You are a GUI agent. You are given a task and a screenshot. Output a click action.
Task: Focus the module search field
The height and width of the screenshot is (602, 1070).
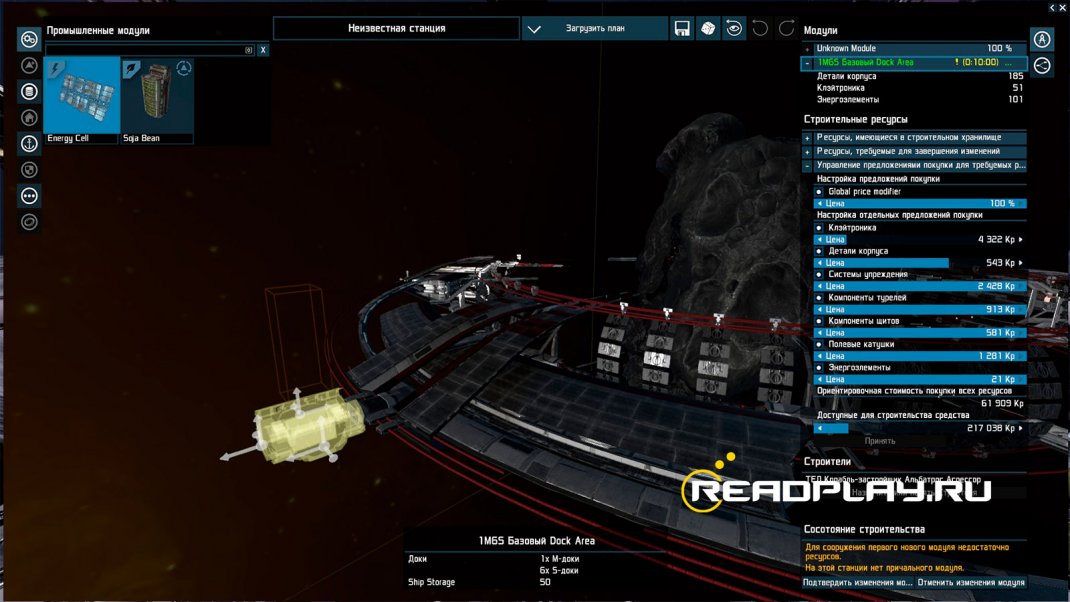point(145,49)
